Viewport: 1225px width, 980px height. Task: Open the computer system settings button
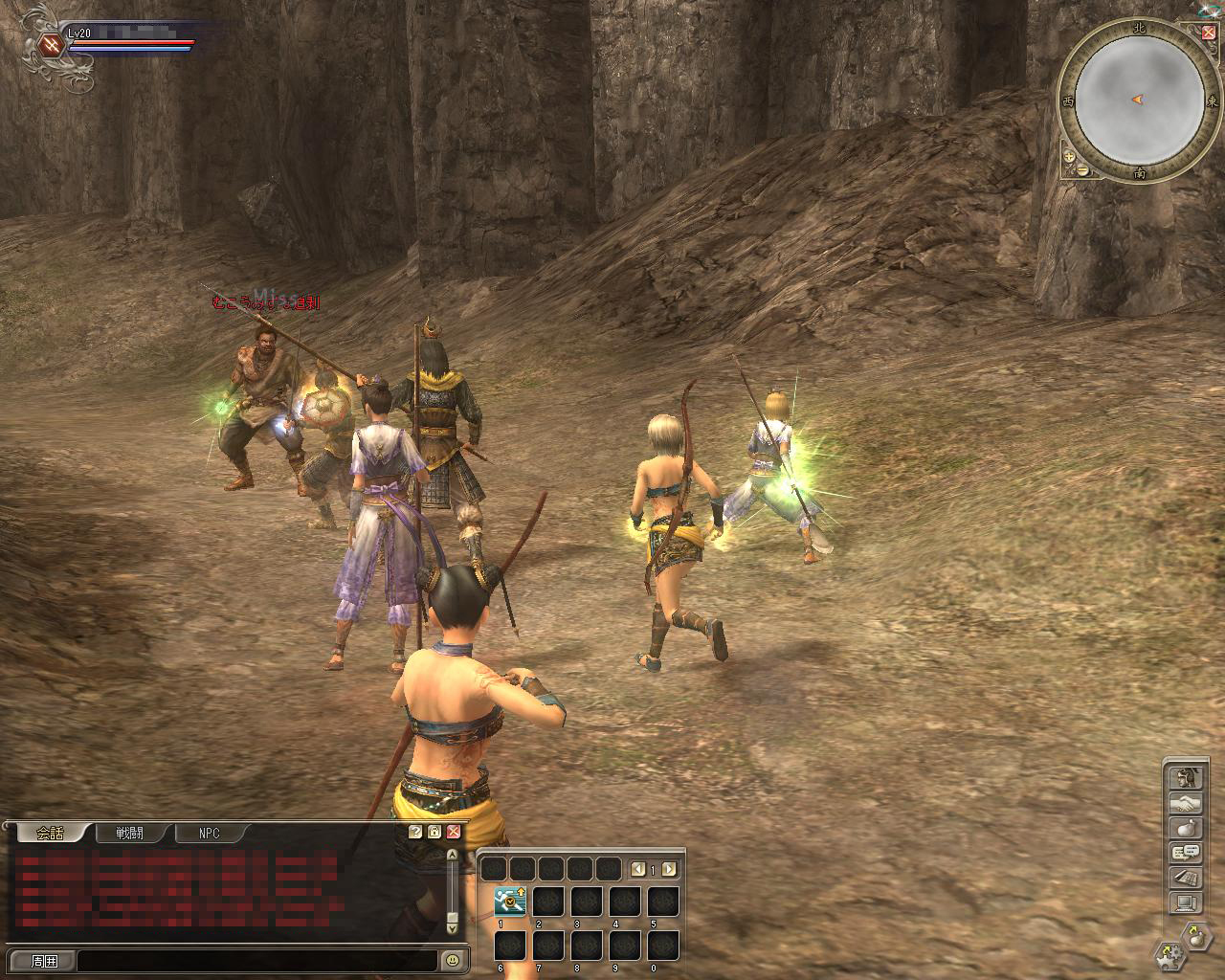click(1186, 902)
